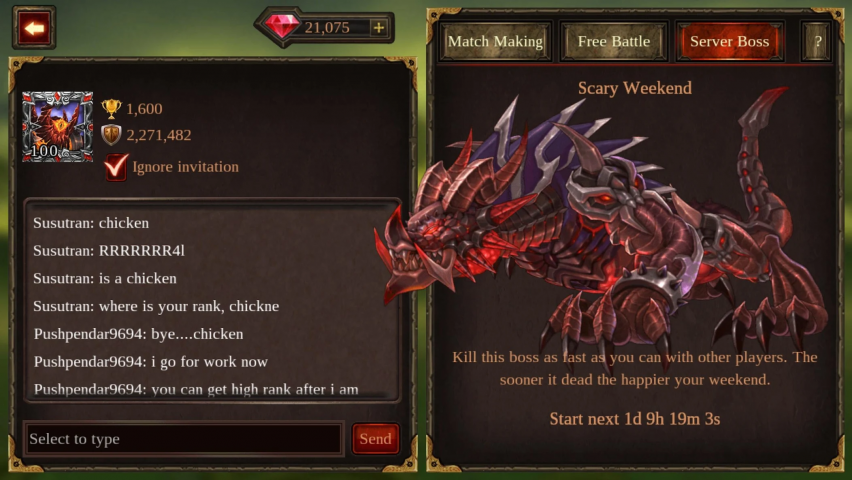
Task: Show help via the question mark button
Action: point(817,42)
